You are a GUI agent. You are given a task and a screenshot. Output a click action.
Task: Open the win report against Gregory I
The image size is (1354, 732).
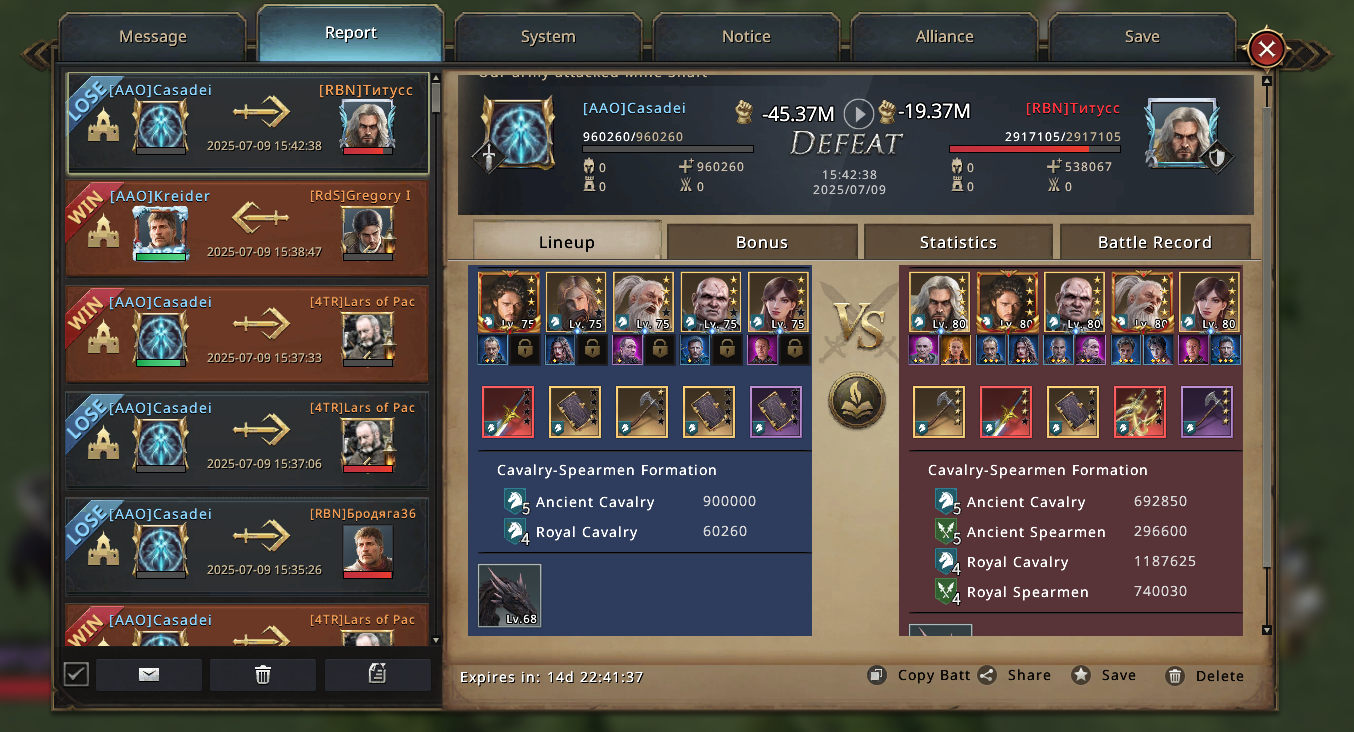pyautogui.click(x=247, y=228)
